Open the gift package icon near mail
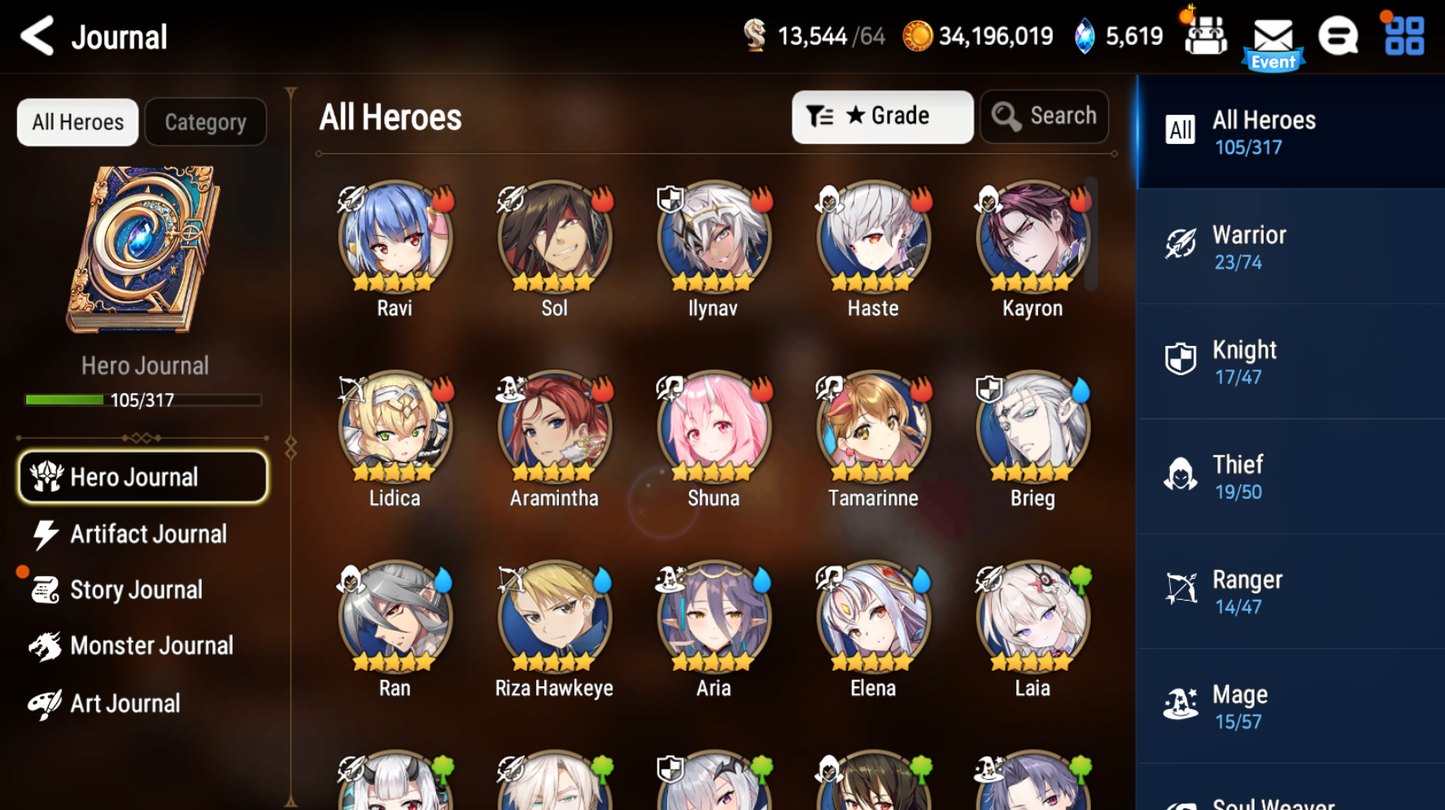 tap(1205, 34)
